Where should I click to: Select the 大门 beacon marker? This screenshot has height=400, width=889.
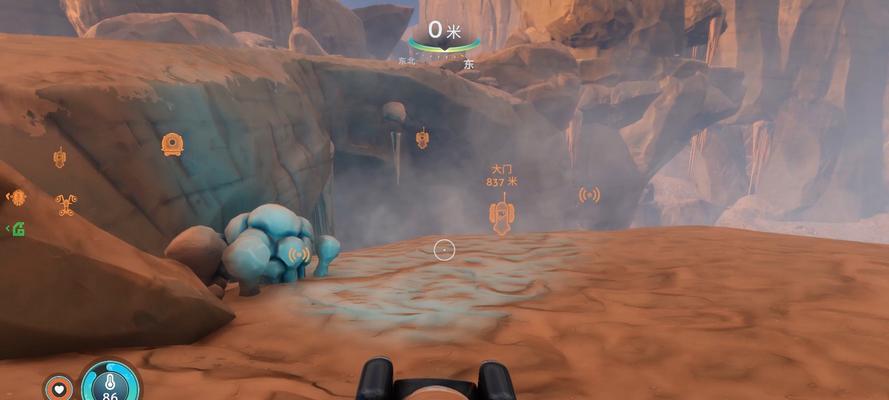(501, 214)
